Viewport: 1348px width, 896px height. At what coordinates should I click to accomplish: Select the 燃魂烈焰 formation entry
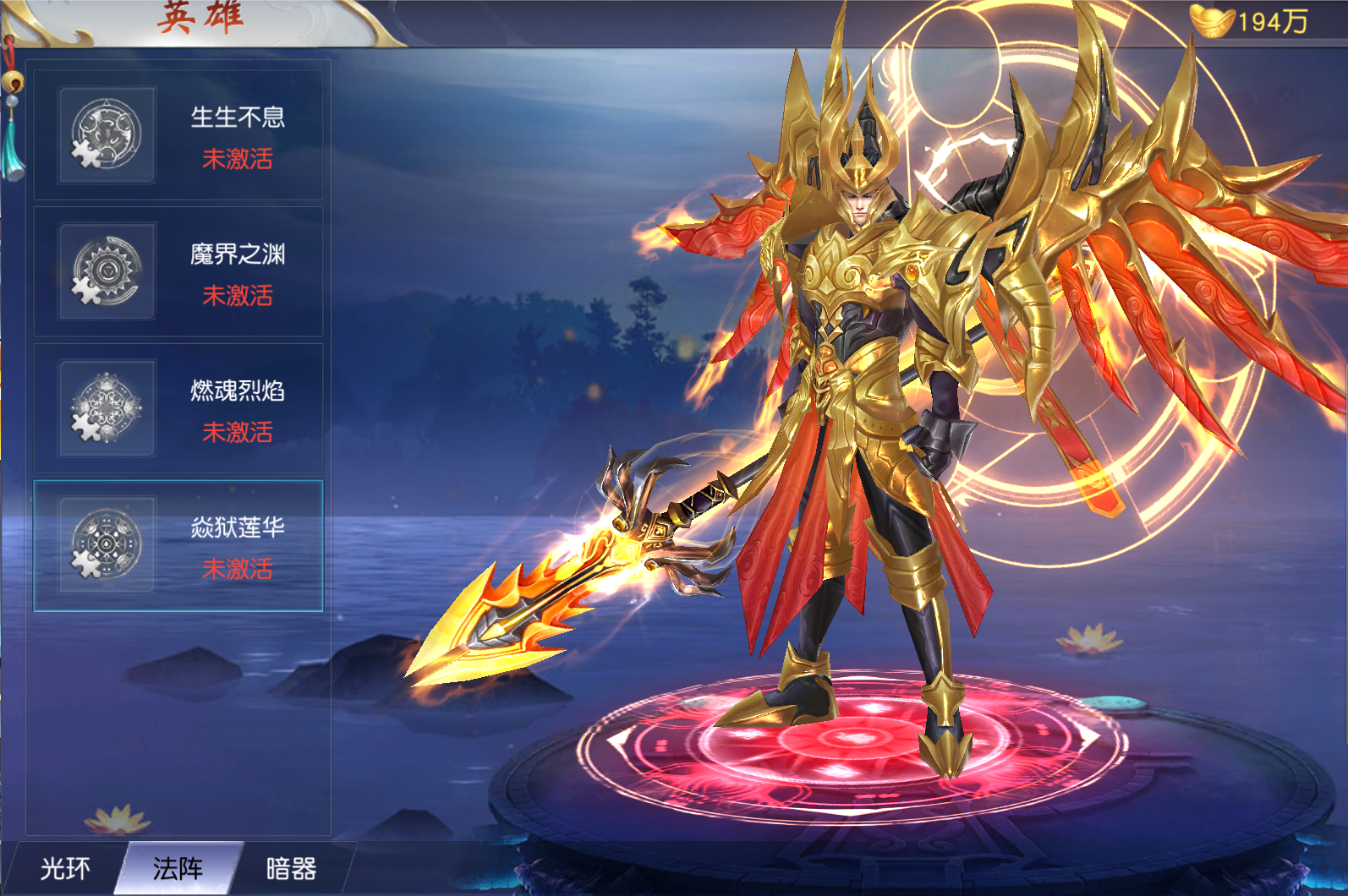tap(178, 409)
